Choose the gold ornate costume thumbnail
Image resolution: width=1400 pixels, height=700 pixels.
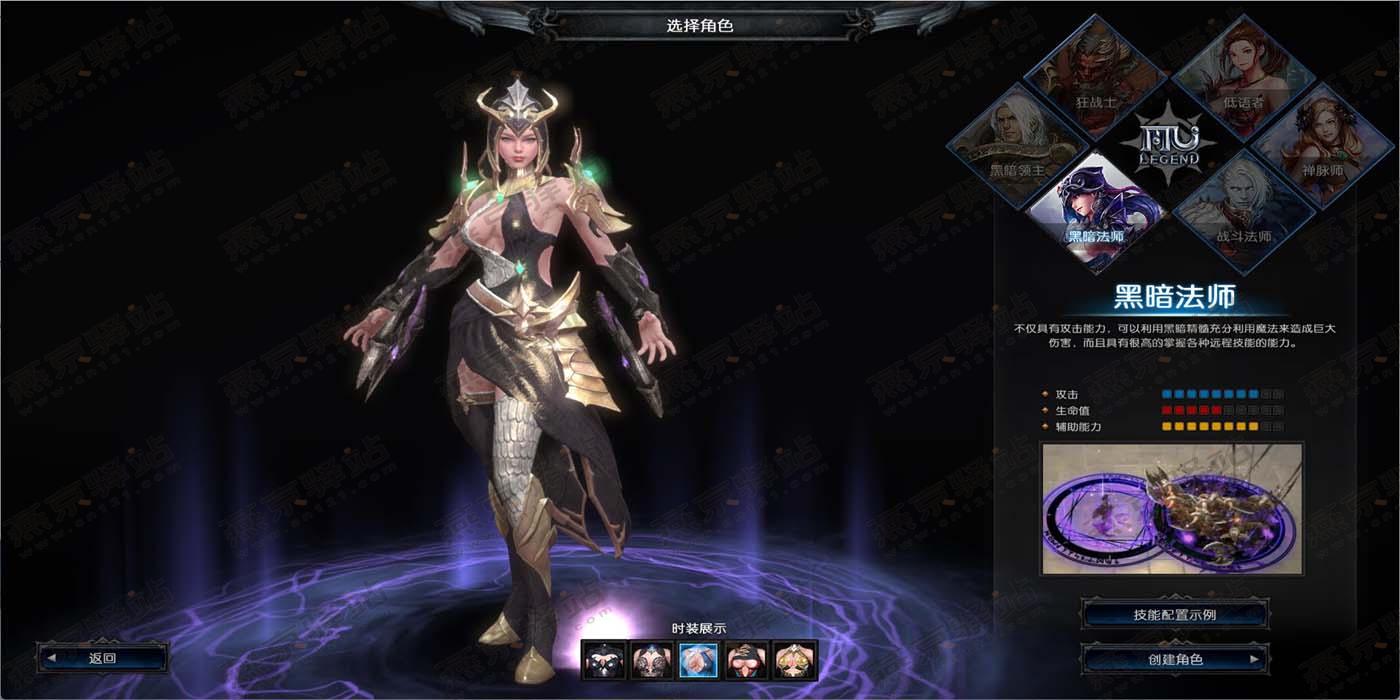pyautogui.click(x=795, y=660)
